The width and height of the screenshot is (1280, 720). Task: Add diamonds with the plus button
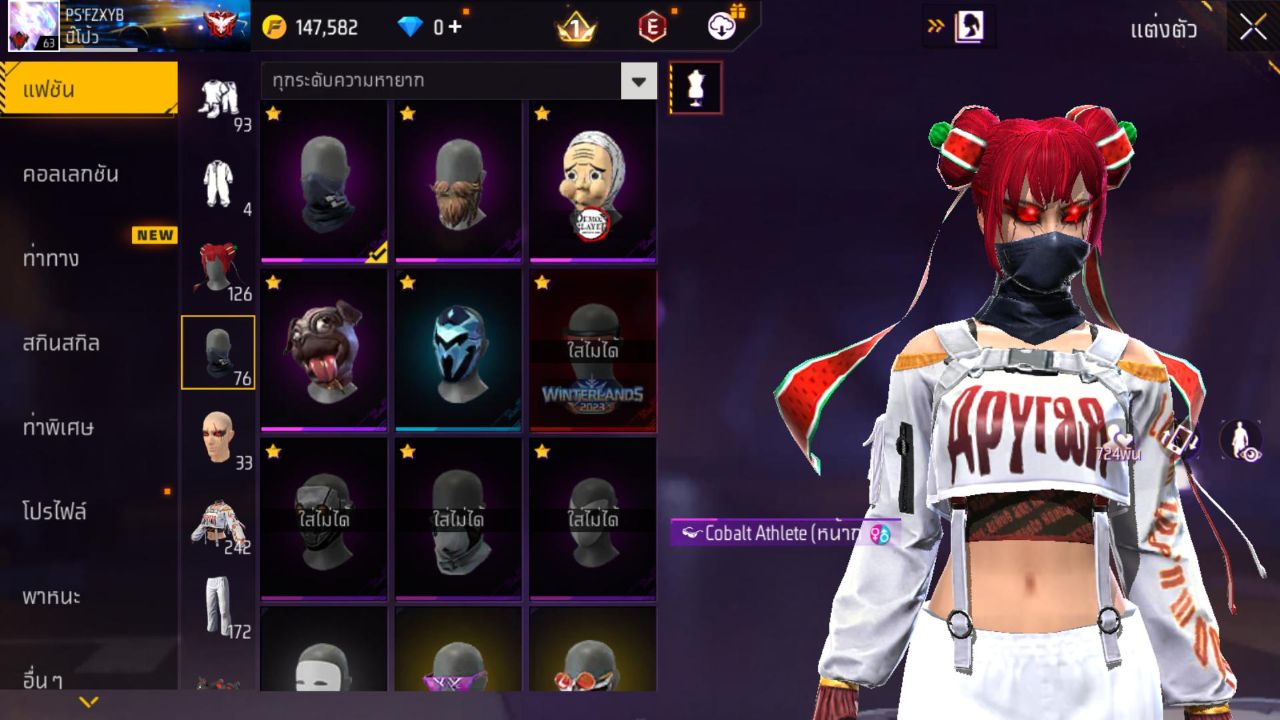tap(456, 27)
